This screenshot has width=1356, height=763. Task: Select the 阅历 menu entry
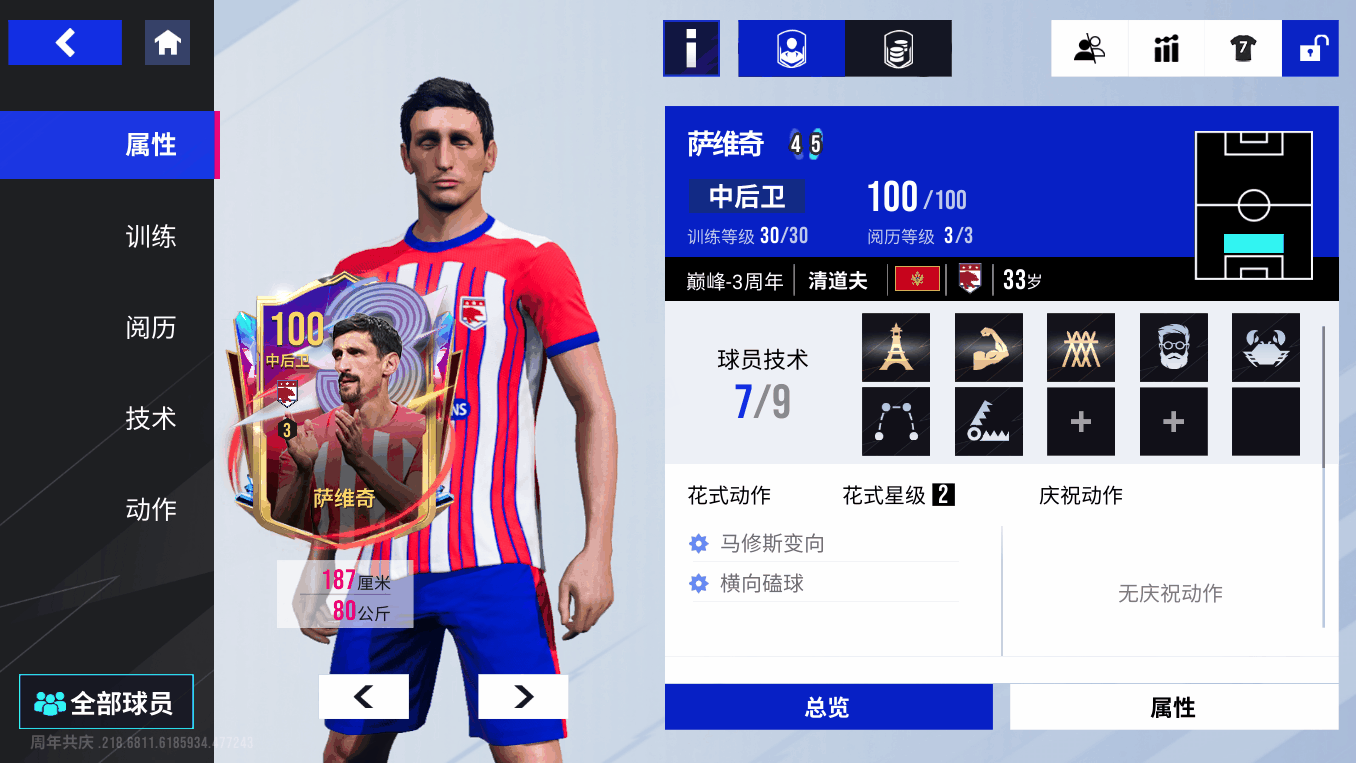pyautogui.click(x=151, y=328)
